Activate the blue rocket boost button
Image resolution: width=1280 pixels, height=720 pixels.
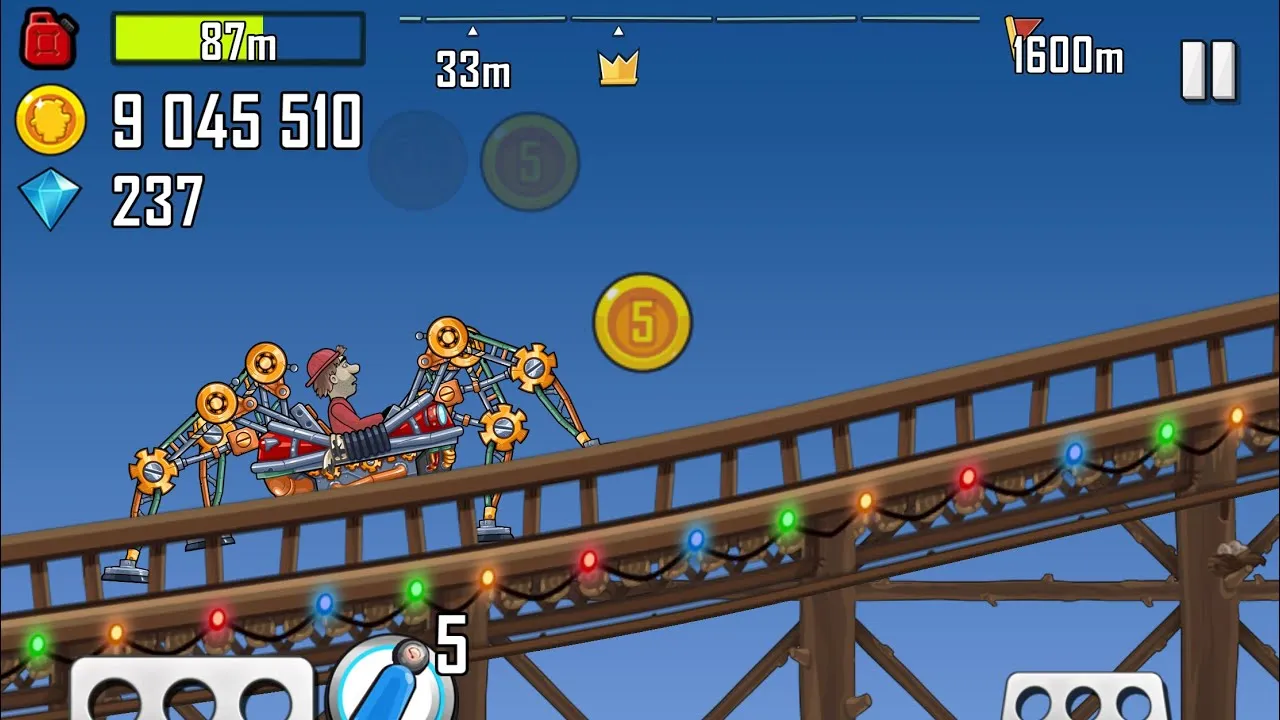[x=383, y=682]
